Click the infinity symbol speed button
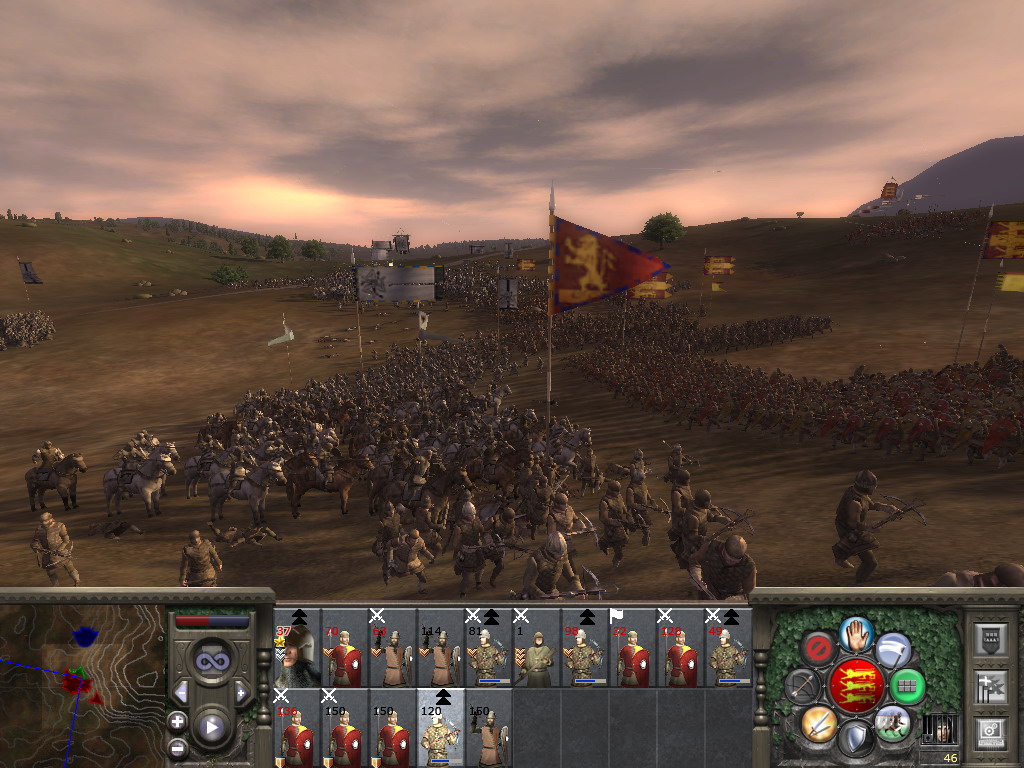The image size is (1024, 768). point(211,661)
